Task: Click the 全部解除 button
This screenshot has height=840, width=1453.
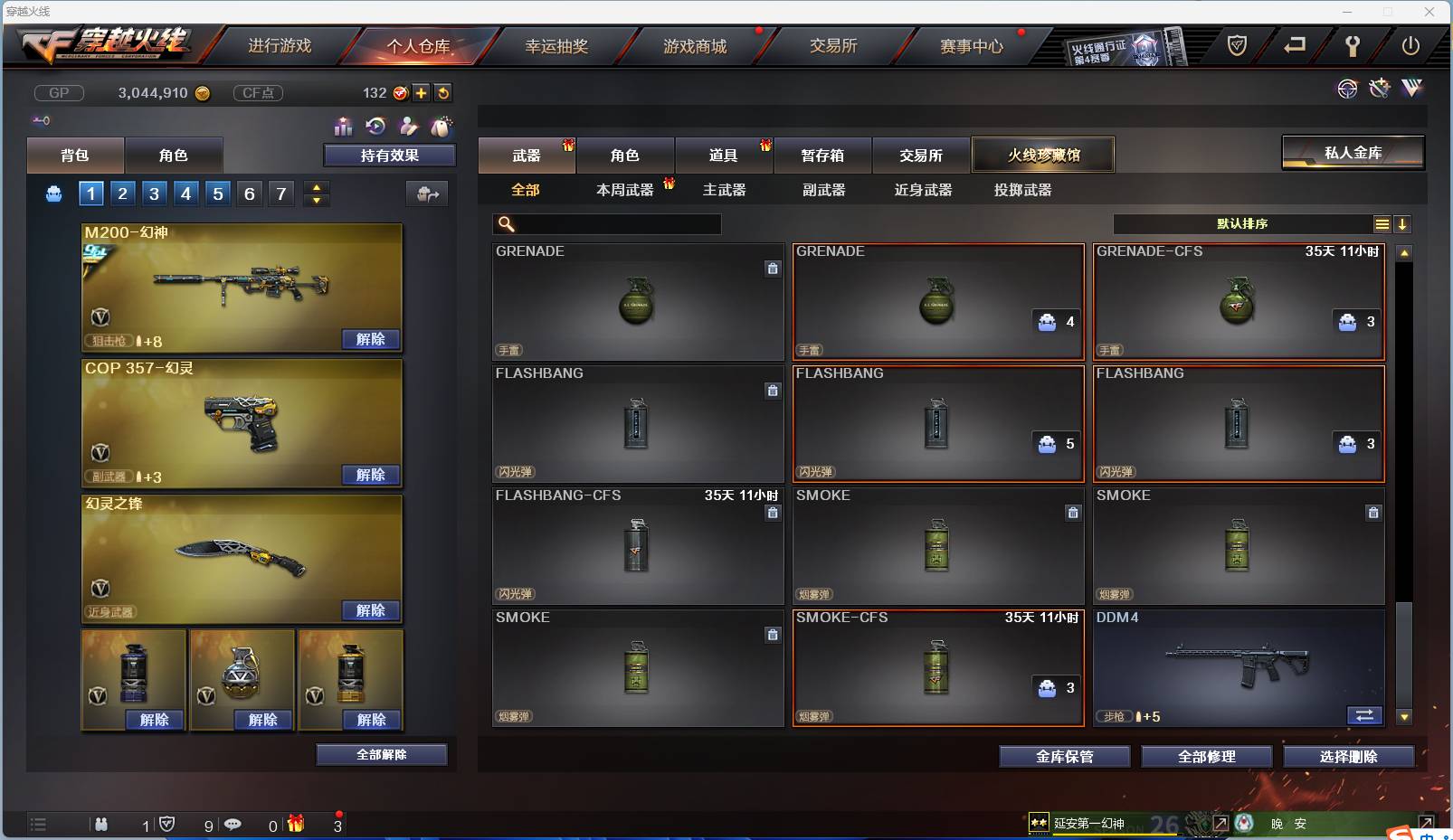Action: pos(382,754)
